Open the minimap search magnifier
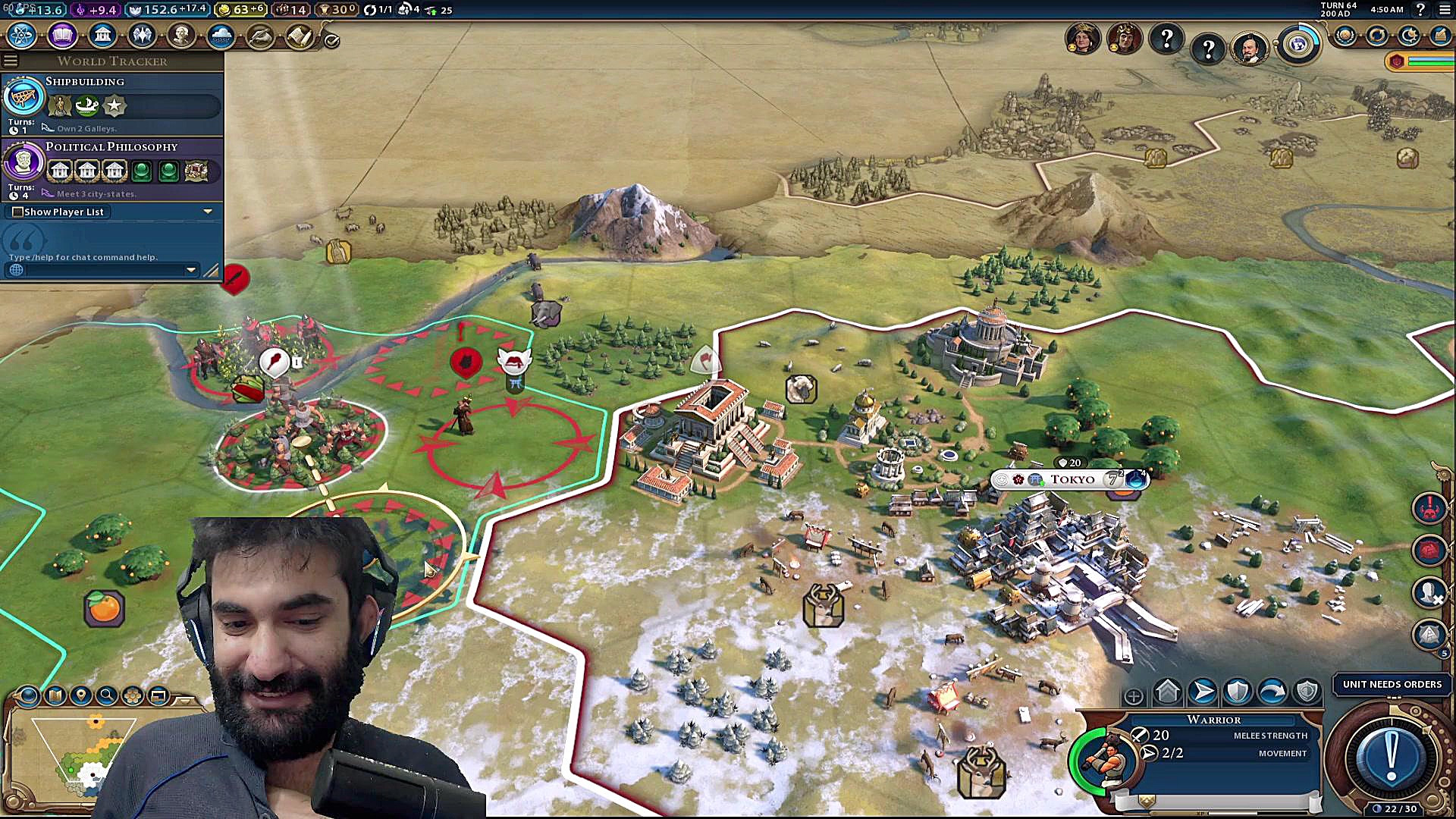 pyautogui.click(x=107, y=695)
